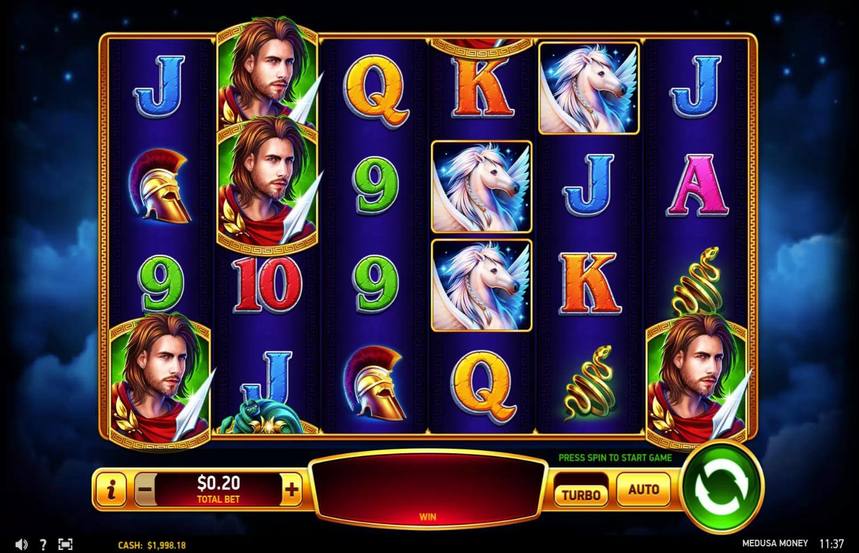The height and width of the screenshot is (553, 859).
Task: Toggle Turbo spin mode
Action: click(x=579, y=493)
